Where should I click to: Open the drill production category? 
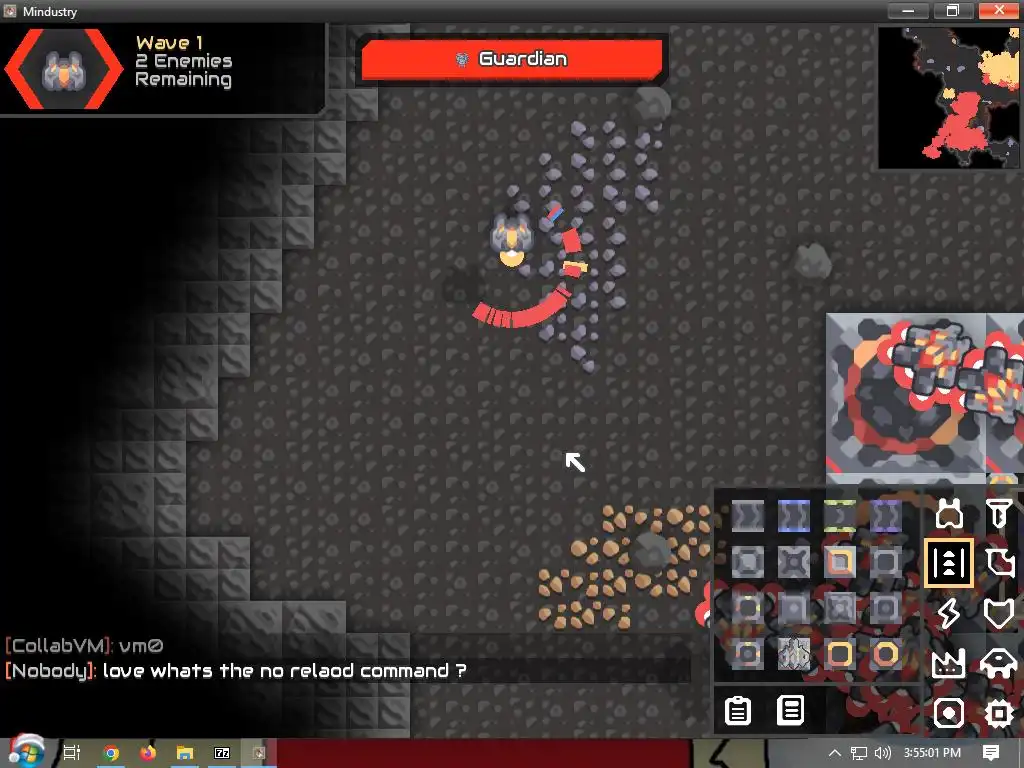coord(999,514)
